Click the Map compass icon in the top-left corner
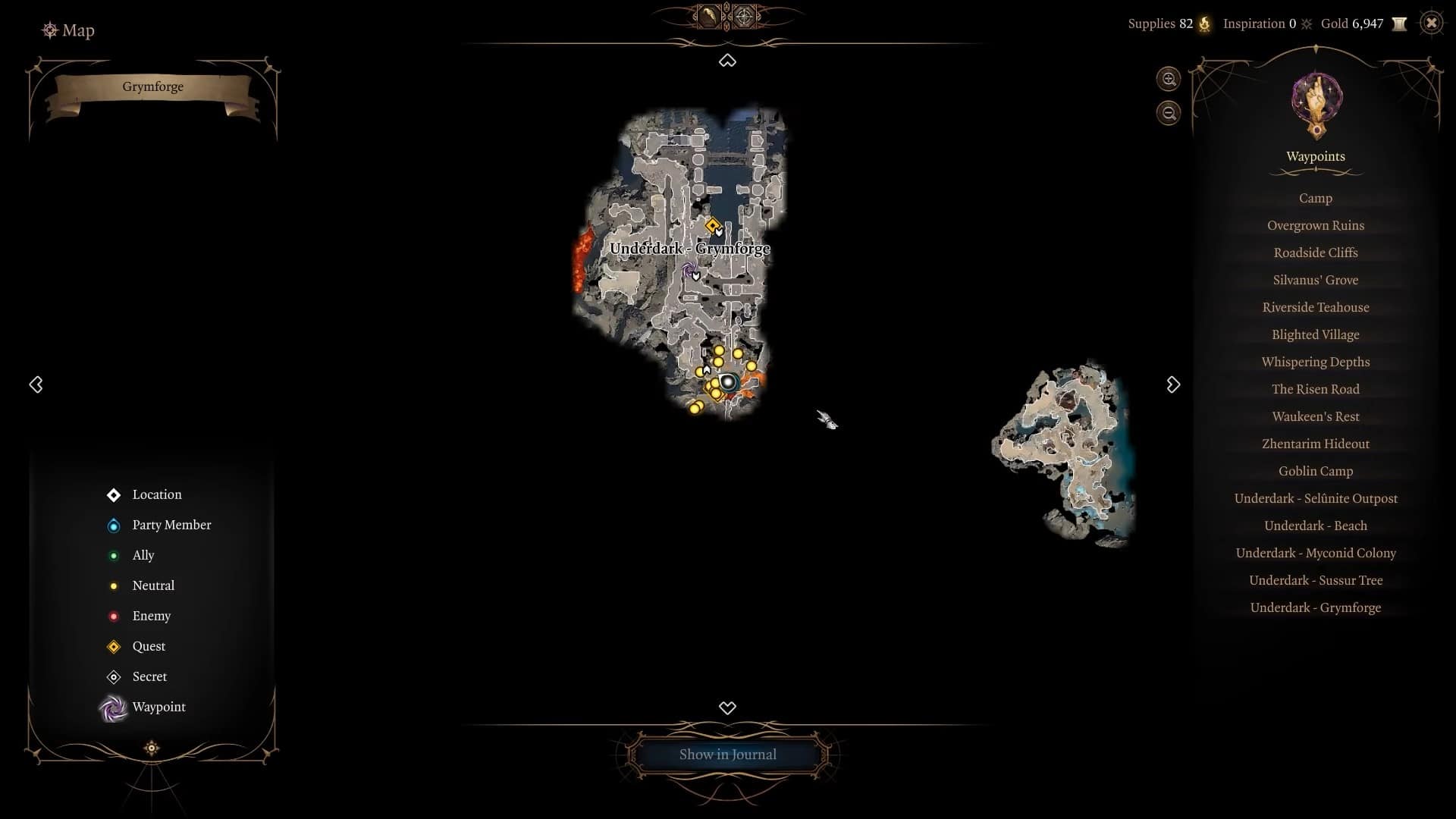Screen dimensions: 1456x819 pyautogui.click(x=50, y=30)
